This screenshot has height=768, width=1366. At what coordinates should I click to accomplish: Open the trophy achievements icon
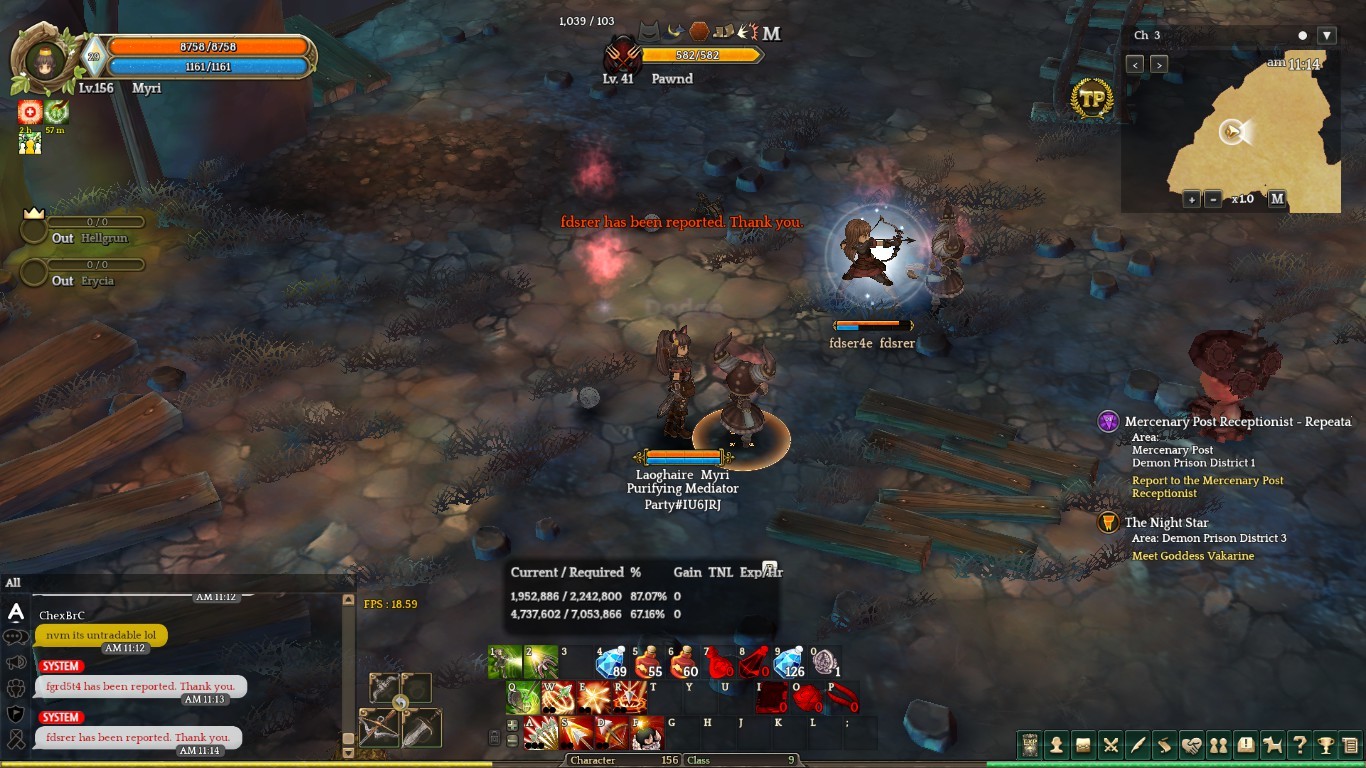pos(1326,745)
